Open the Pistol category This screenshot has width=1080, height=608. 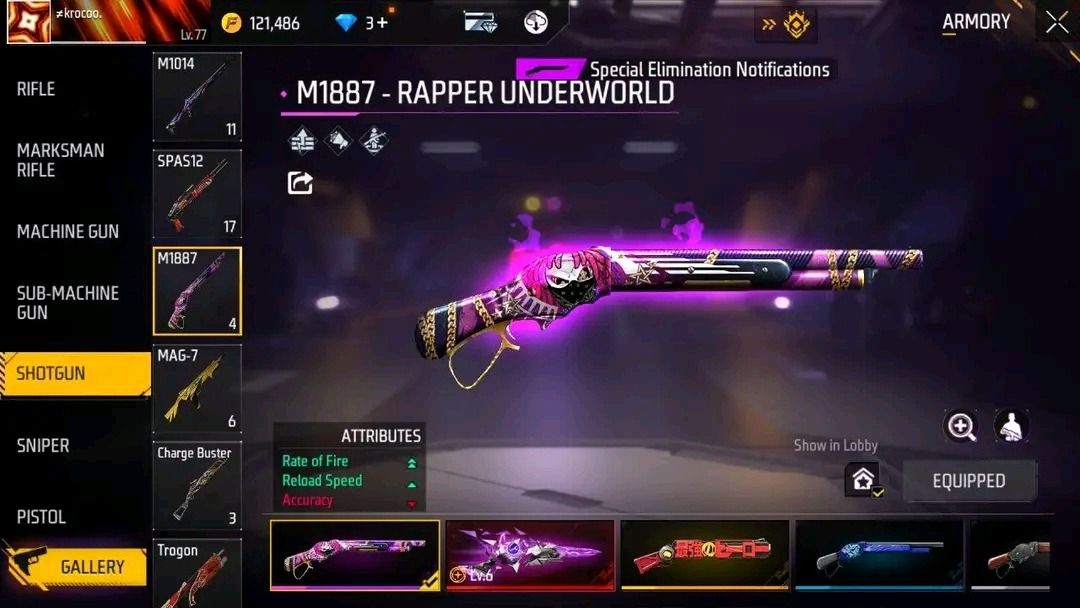(x=41, y=517)
